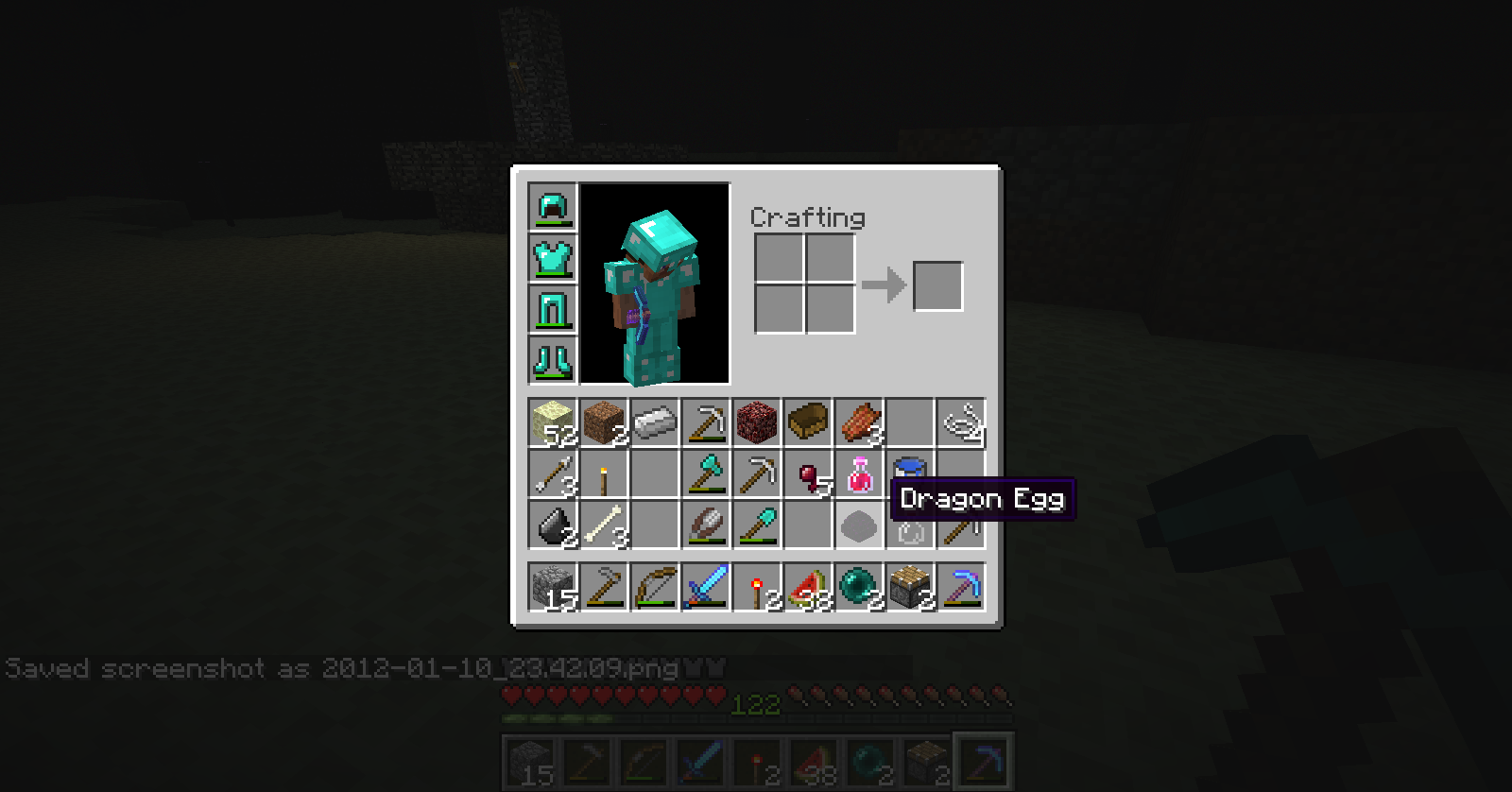Image resolution: width=1512 pixels, height=792 pixels.
Task: Select the diamond helmet armor slot
Action: tap(553, 207)
